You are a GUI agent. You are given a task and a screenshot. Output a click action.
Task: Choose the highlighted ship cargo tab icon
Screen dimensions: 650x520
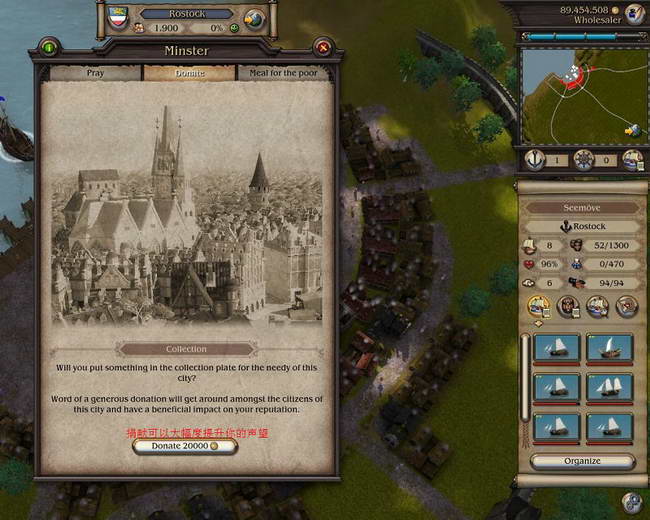coord(538,306)
